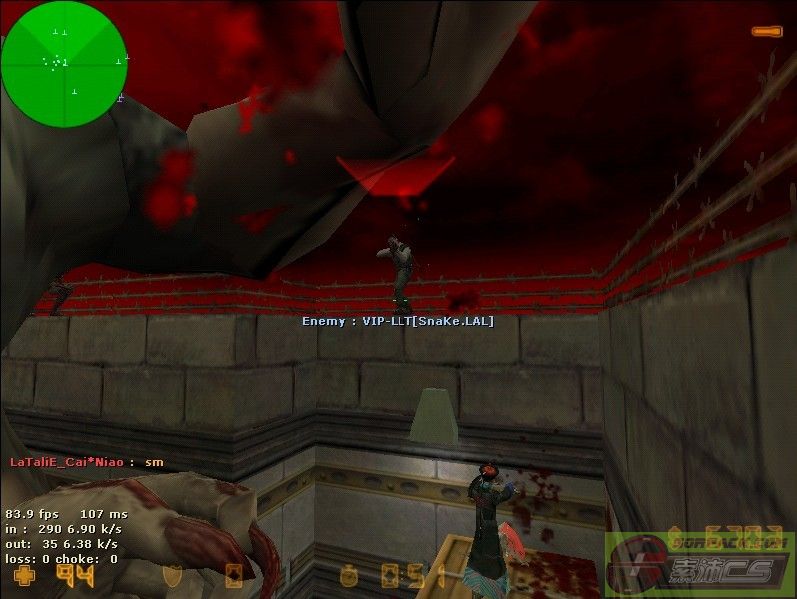Click the green circular radar
The width and height of the screenshot is (797, 599).
coord(64,63)
